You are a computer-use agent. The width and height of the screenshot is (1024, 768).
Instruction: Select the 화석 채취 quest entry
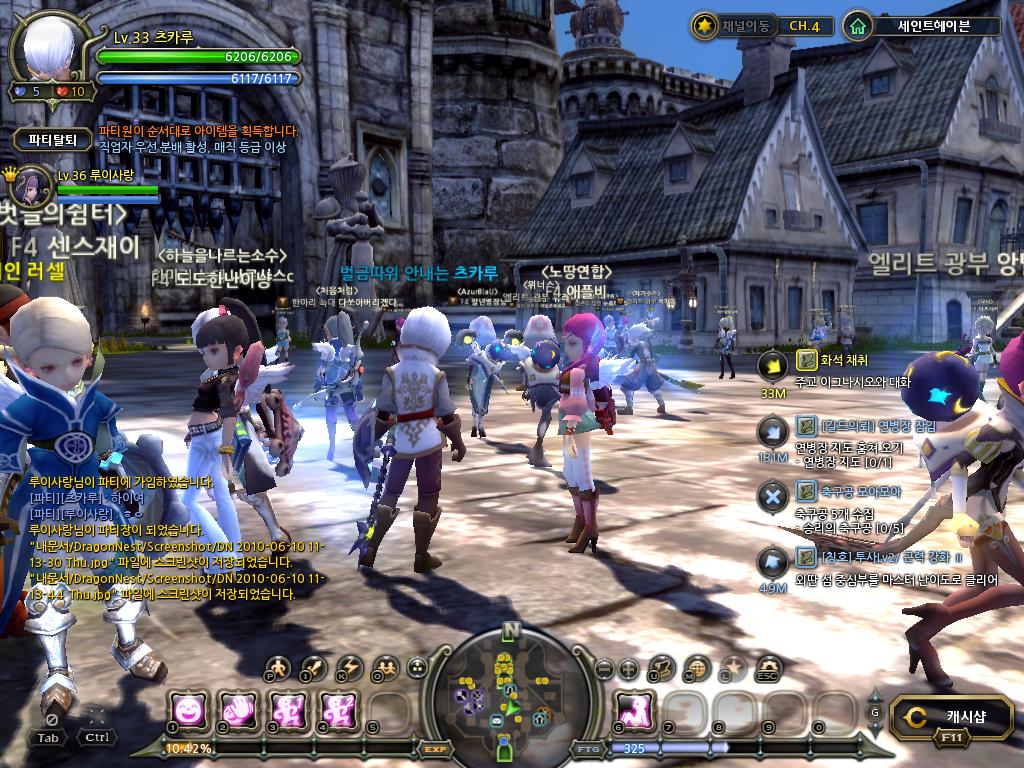[x=832, y=360]
